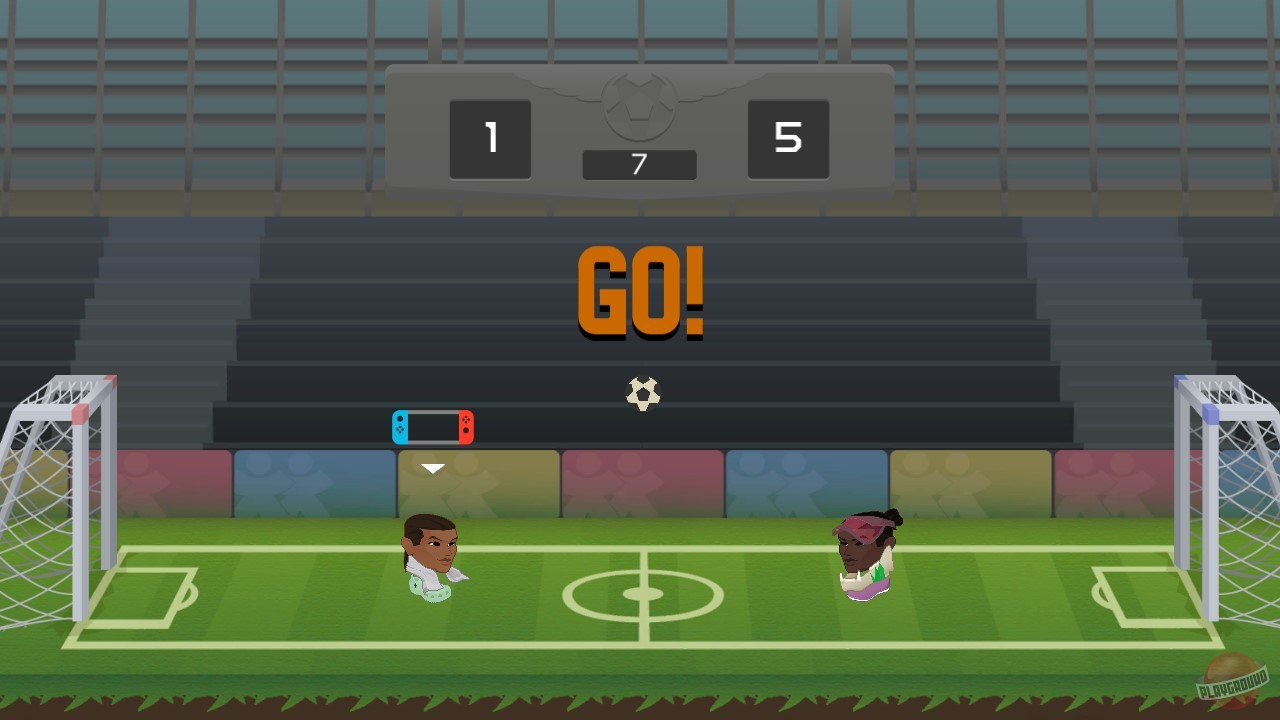Screen dimensions: 1280x720
Task: Click the left score box showing 1
Action: click(490, 138)
